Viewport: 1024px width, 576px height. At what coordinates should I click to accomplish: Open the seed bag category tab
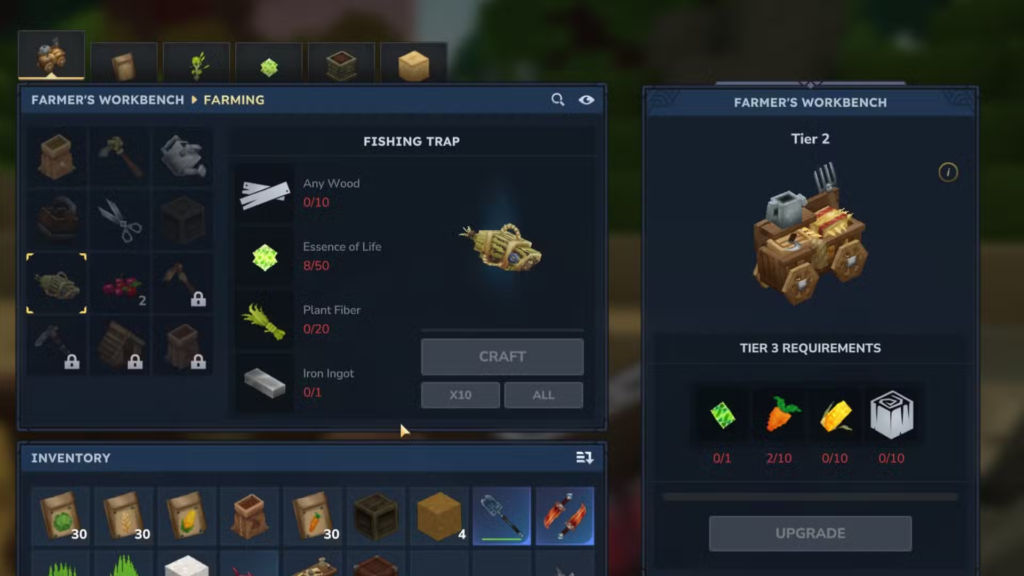[124, 65]
